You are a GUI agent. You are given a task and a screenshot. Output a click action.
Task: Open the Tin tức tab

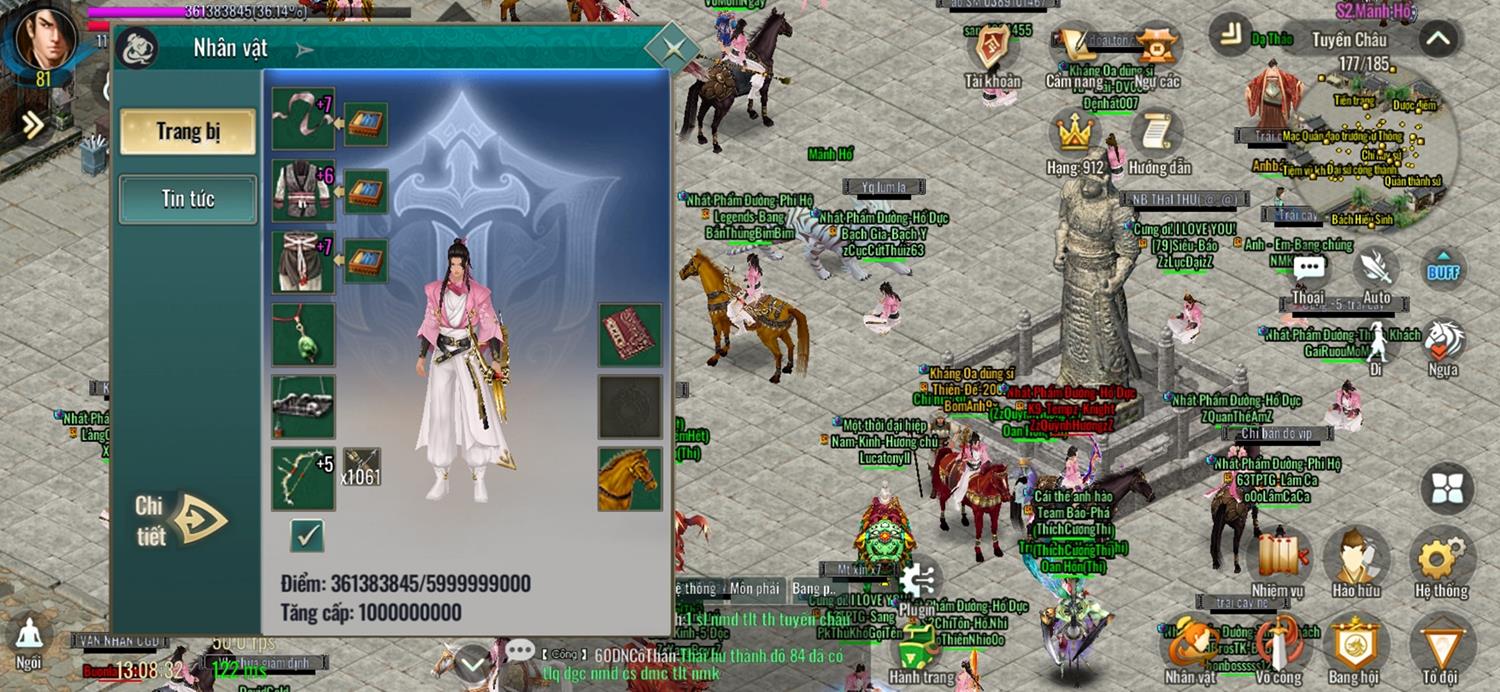click(188, 199)
